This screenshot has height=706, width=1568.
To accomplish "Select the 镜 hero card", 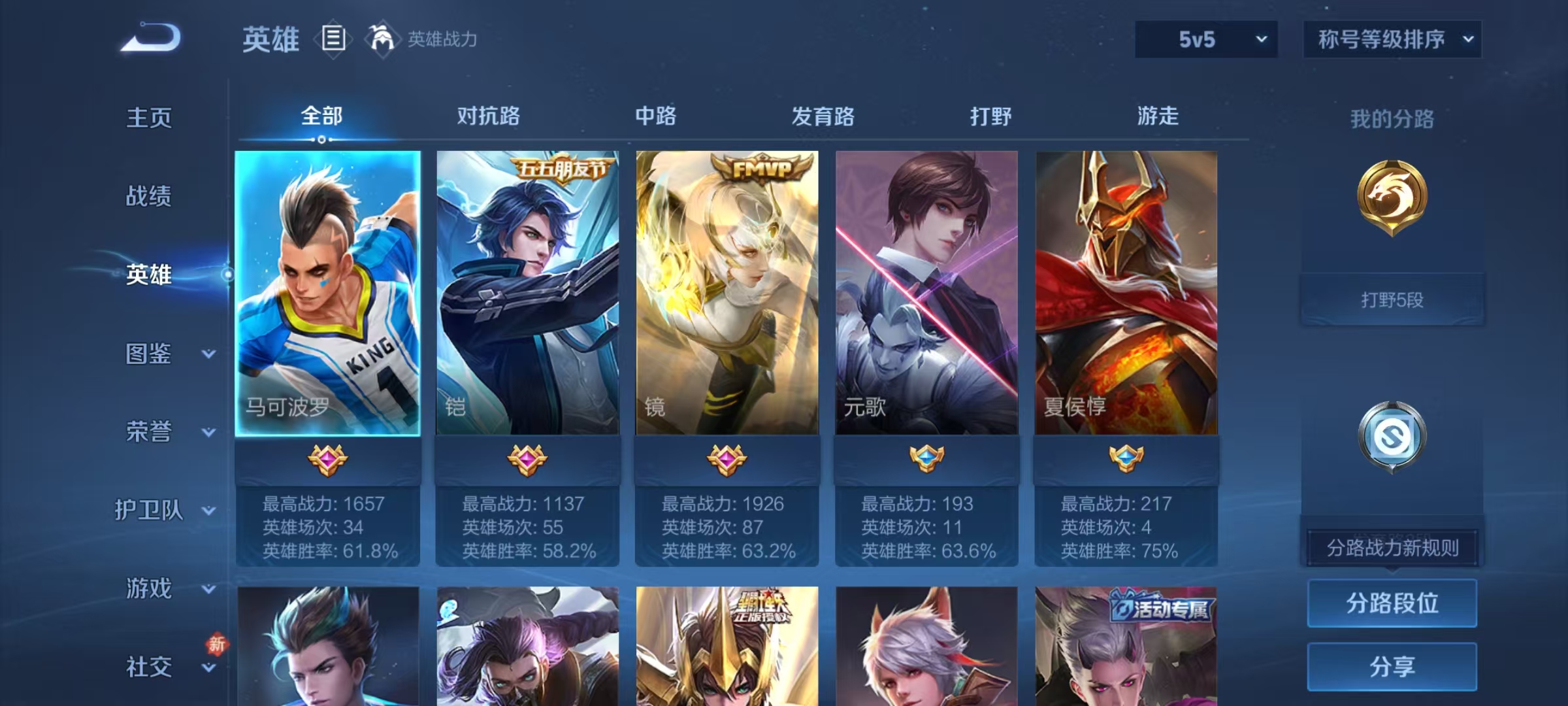I will pyautogui.click(x=725, y=294).
